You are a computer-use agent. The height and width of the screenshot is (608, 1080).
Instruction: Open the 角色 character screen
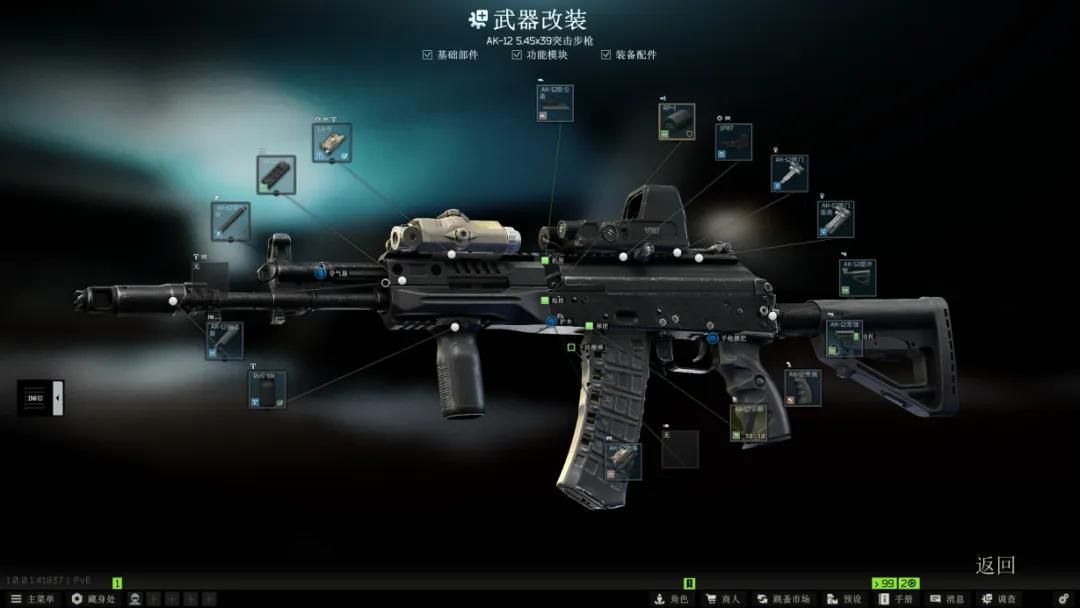[x=671, y=599]
